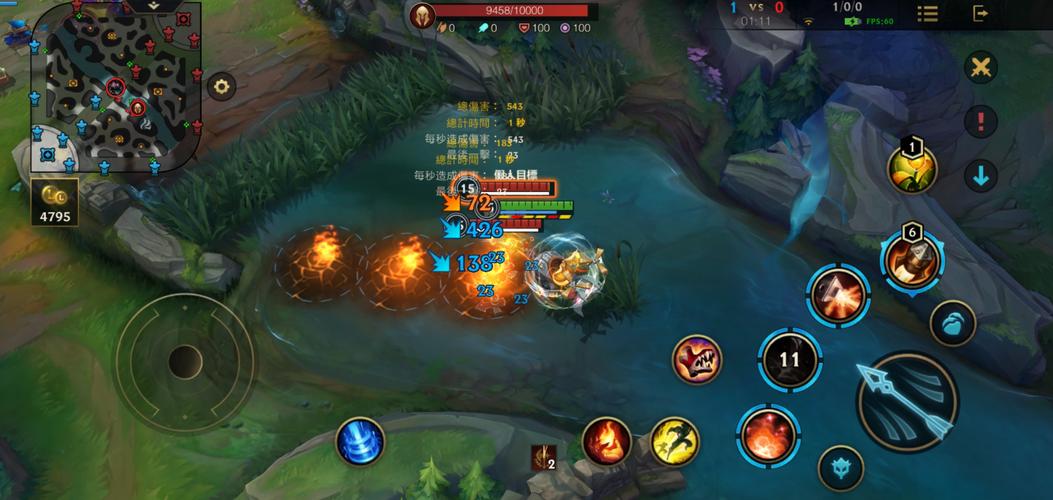Tap the blue pouch button
1053x500 pixels.
(x=952, y=324)
